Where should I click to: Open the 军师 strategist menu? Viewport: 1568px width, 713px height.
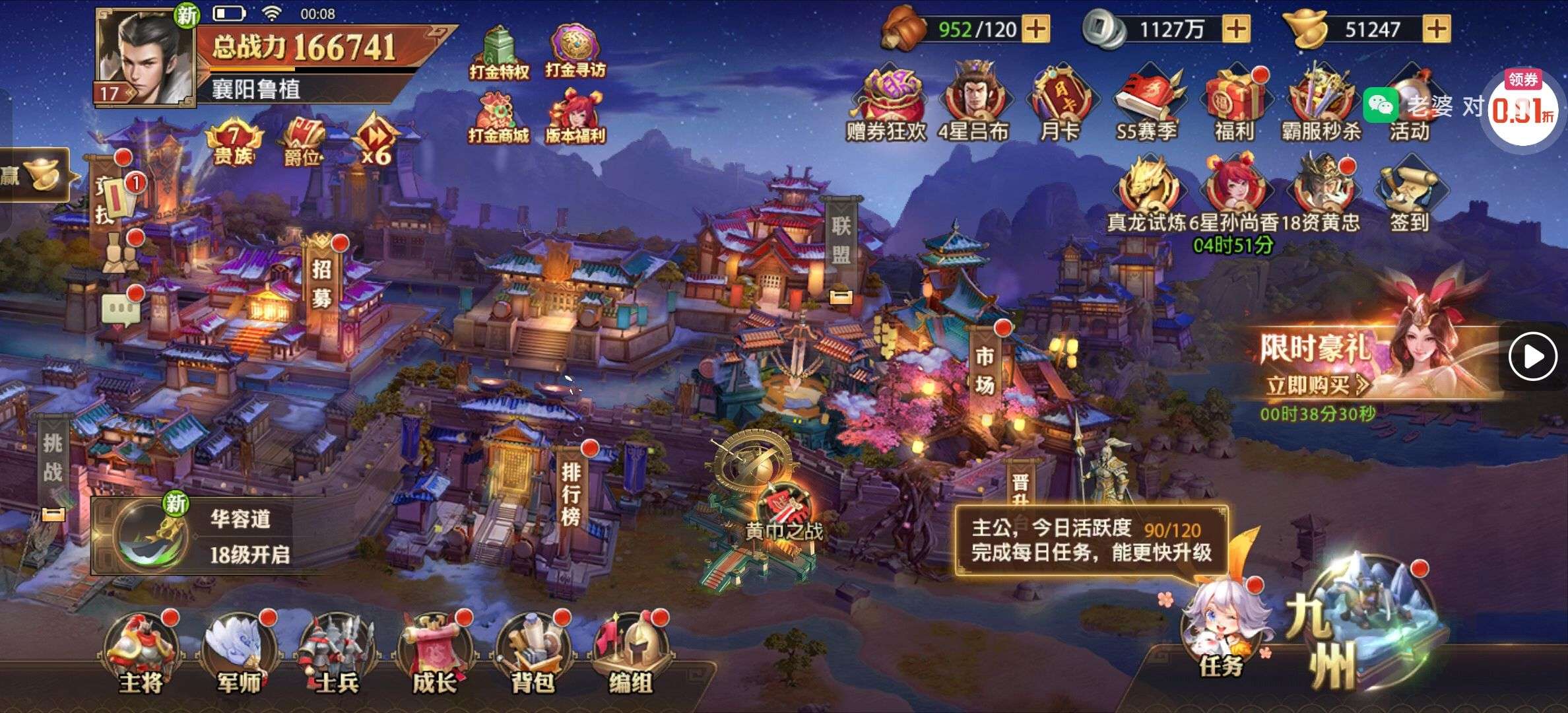tap(239, 654)
